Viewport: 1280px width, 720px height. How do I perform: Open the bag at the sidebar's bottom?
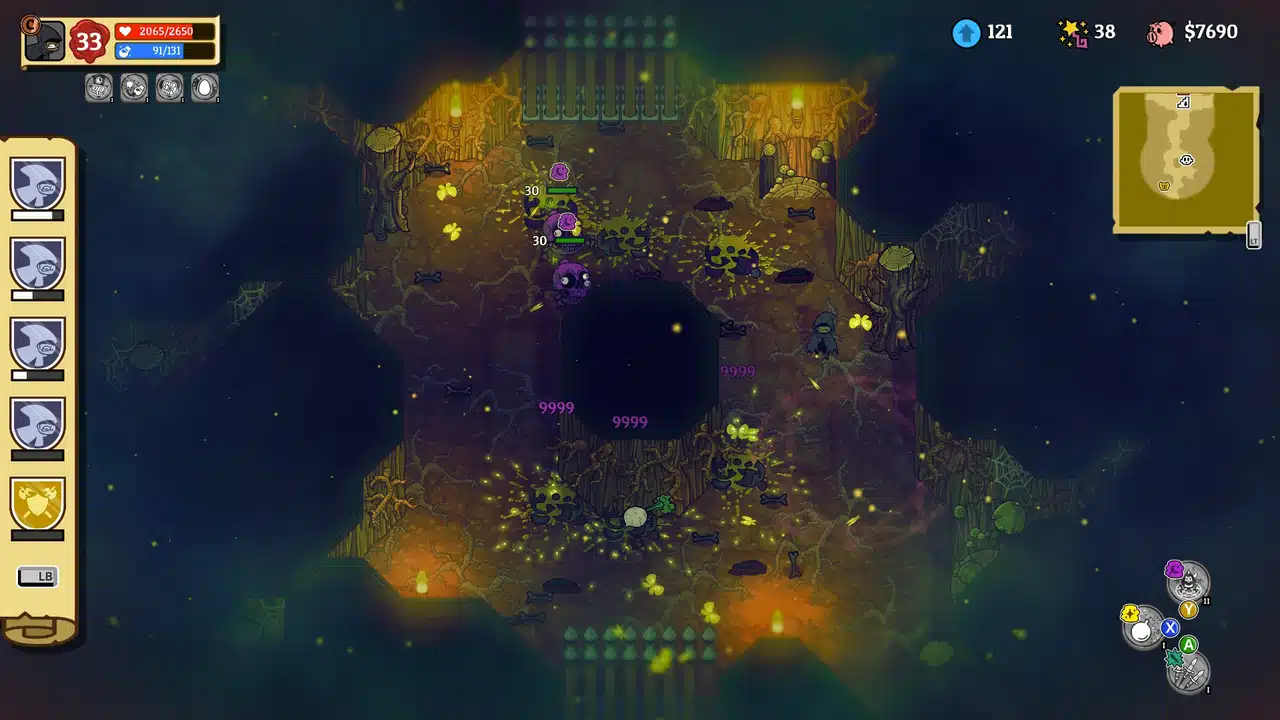click(x=40, y=632)
